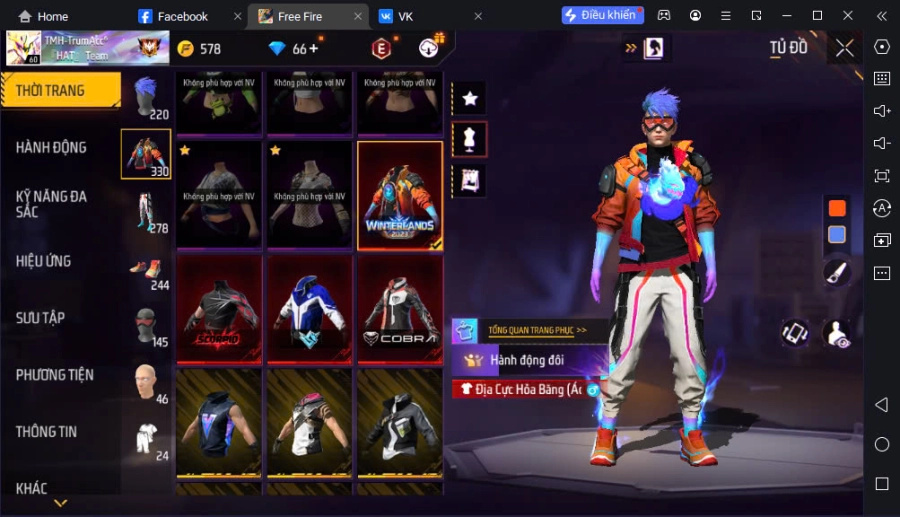Switch to the Hành Động category
Image resolution: width=900 pixels, height=517 pixels.
pos(52,147)
